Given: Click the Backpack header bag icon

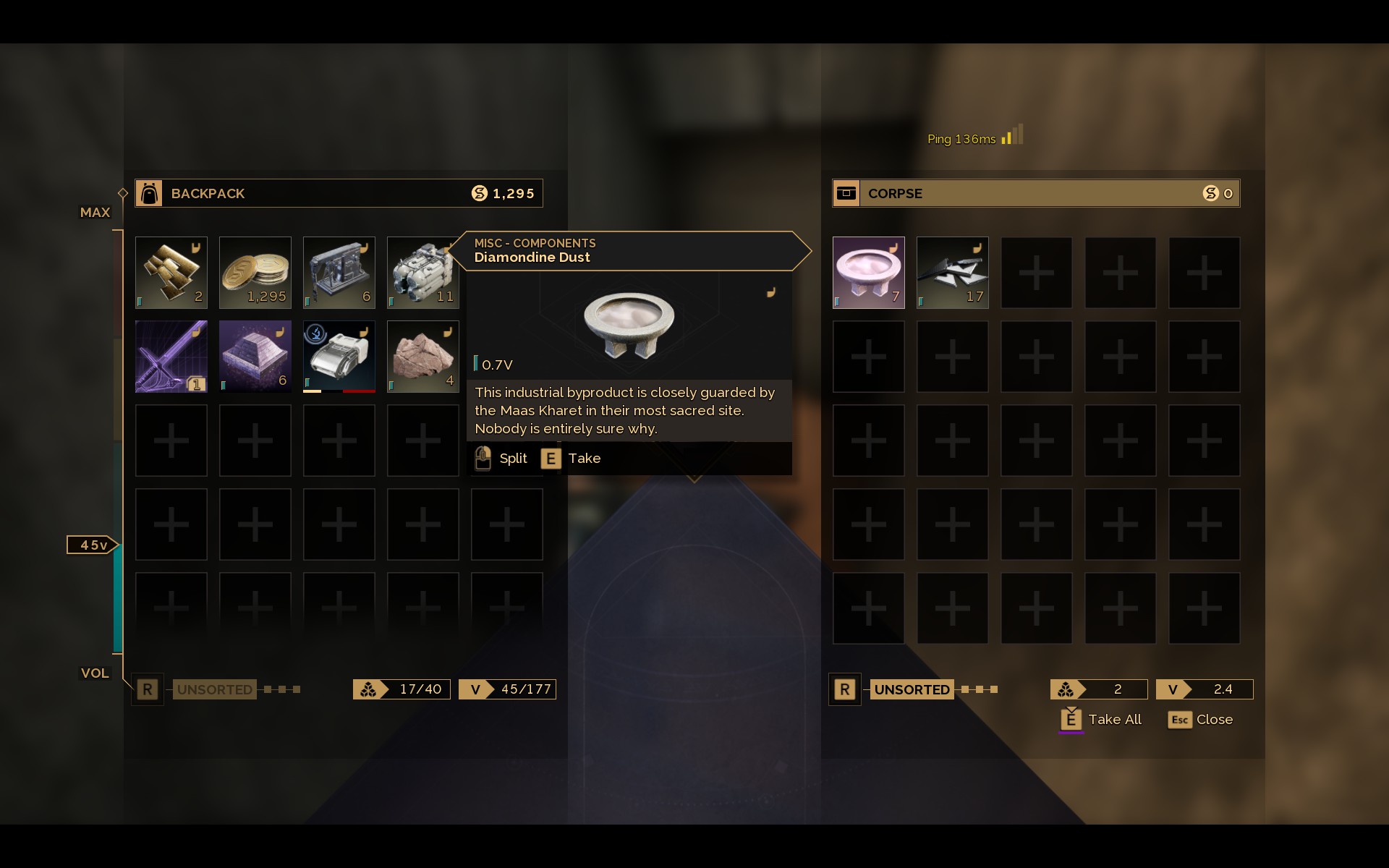Looking at the screenshot, I should (149, 193).
